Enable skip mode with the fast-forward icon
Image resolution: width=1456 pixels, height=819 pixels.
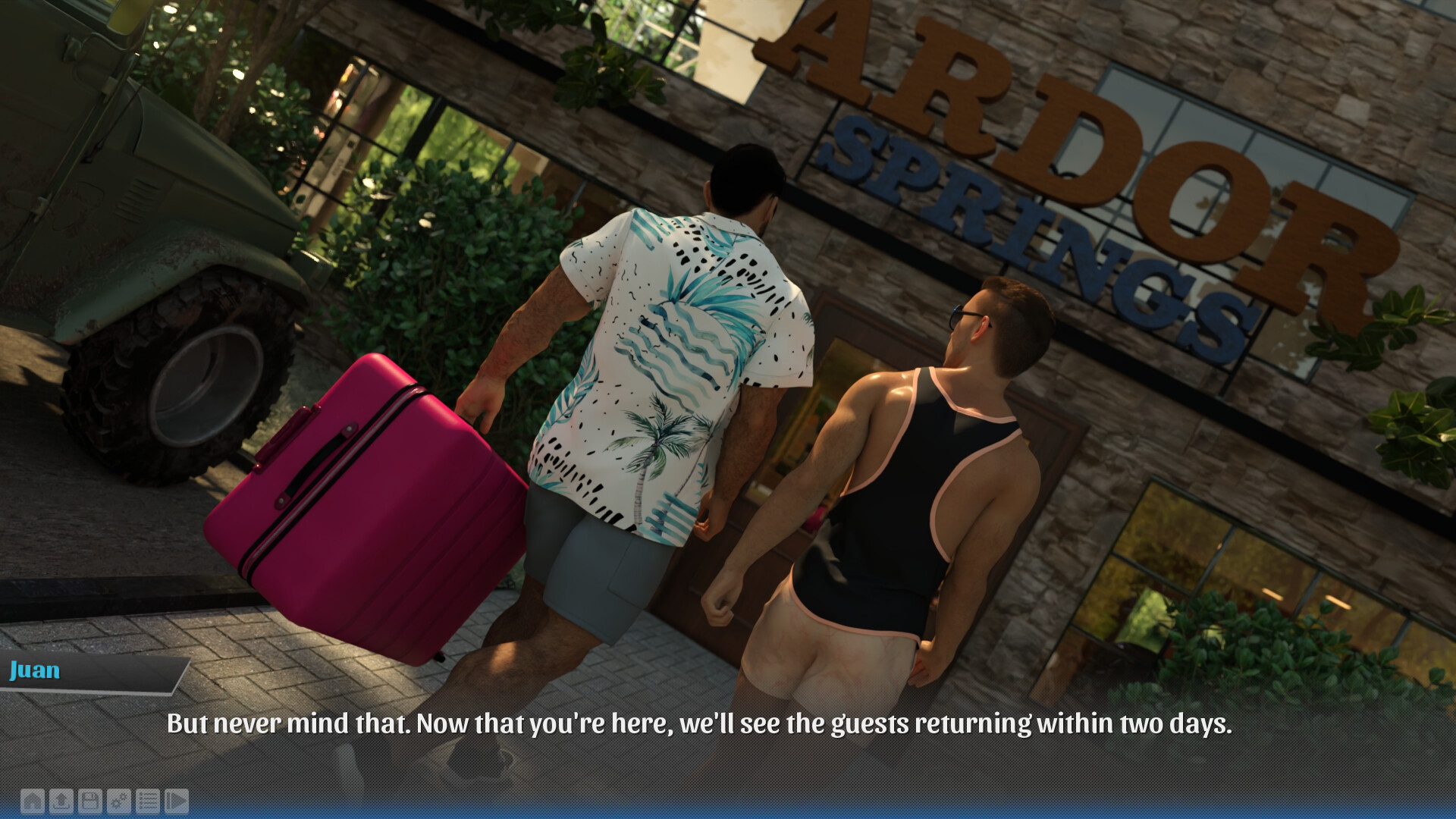pos(177,801)
